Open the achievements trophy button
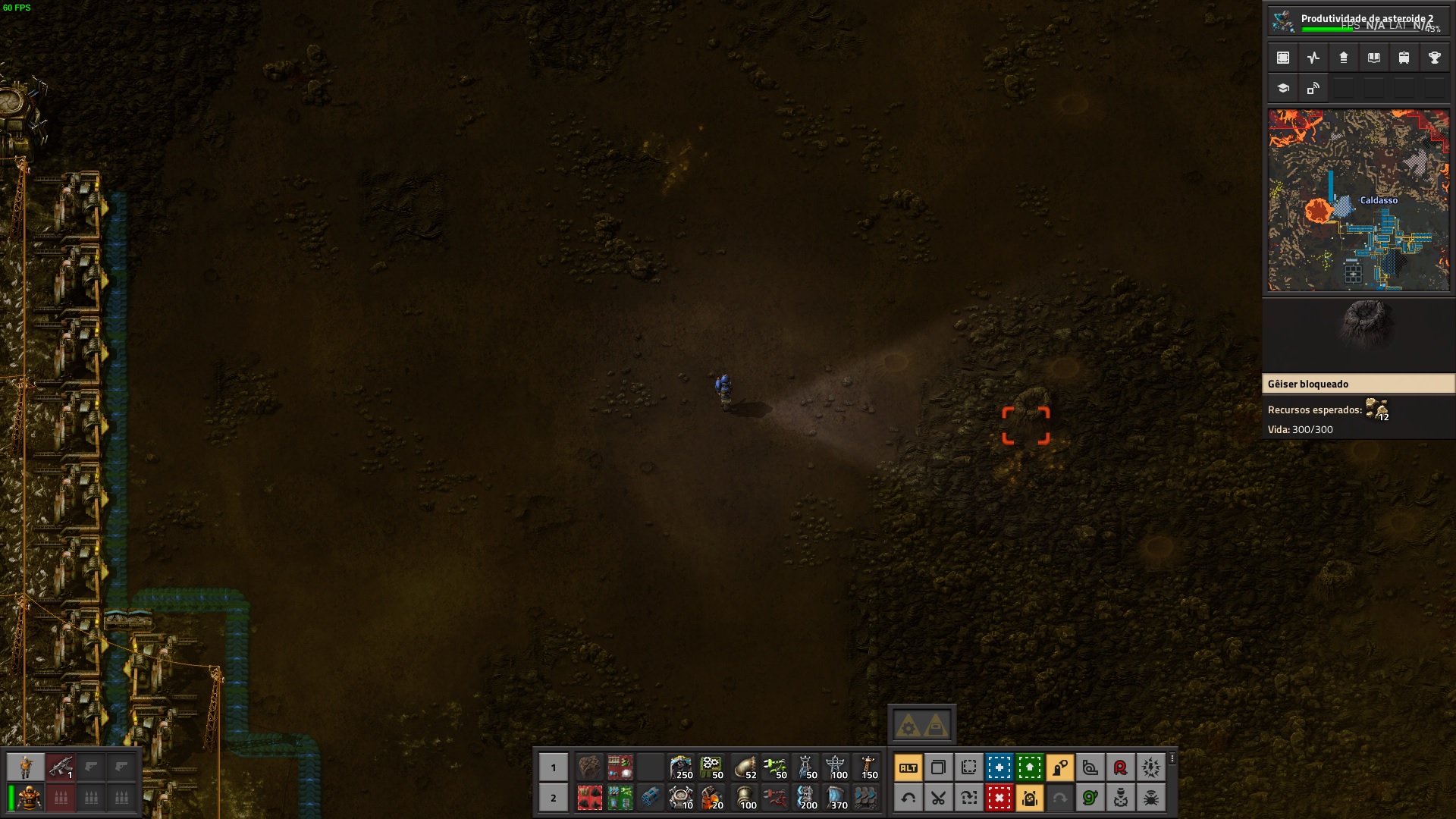Screen dimensions: 1456x819 coord(1434,58)
